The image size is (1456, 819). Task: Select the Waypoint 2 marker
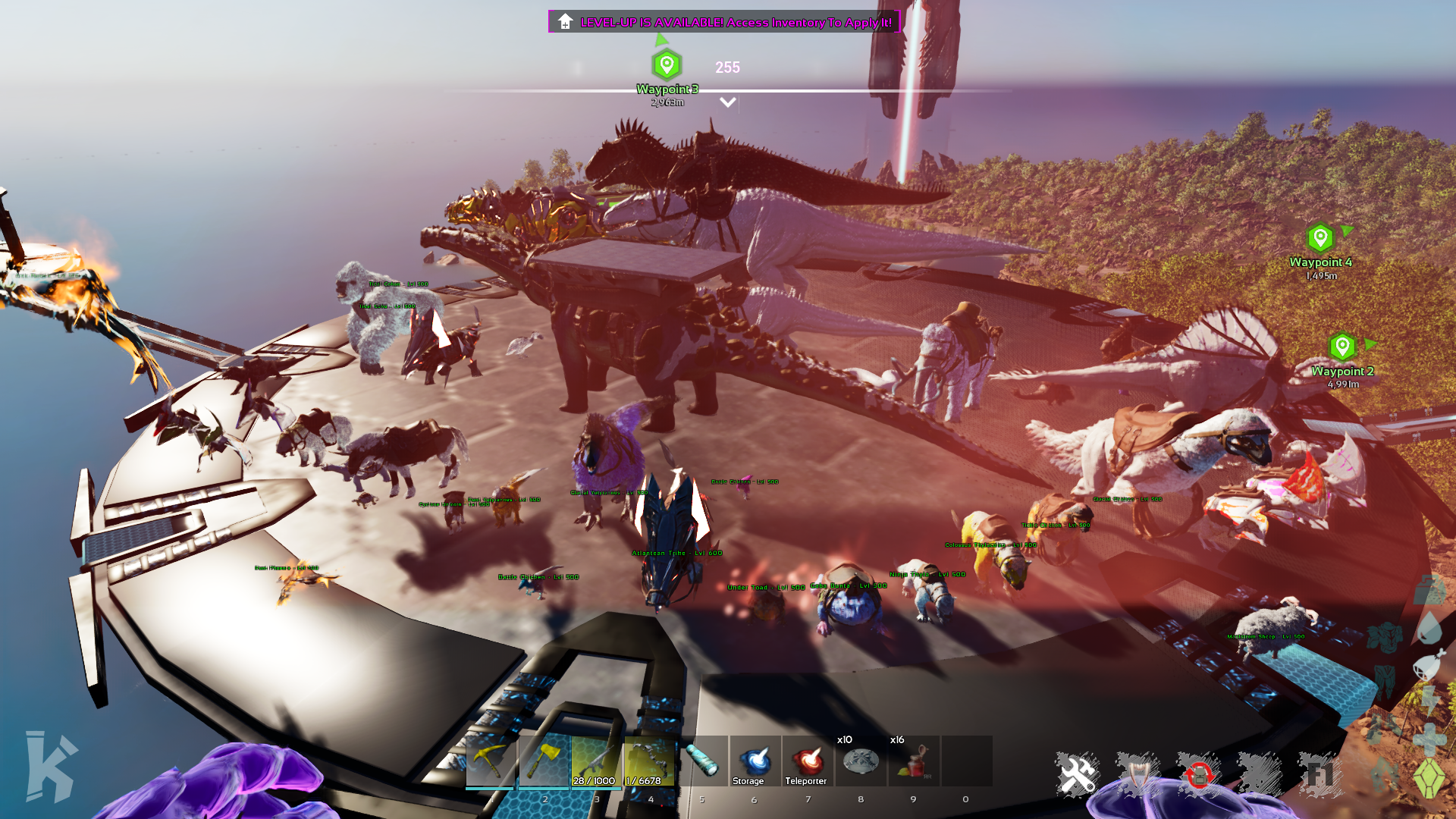coord(1342,347)
